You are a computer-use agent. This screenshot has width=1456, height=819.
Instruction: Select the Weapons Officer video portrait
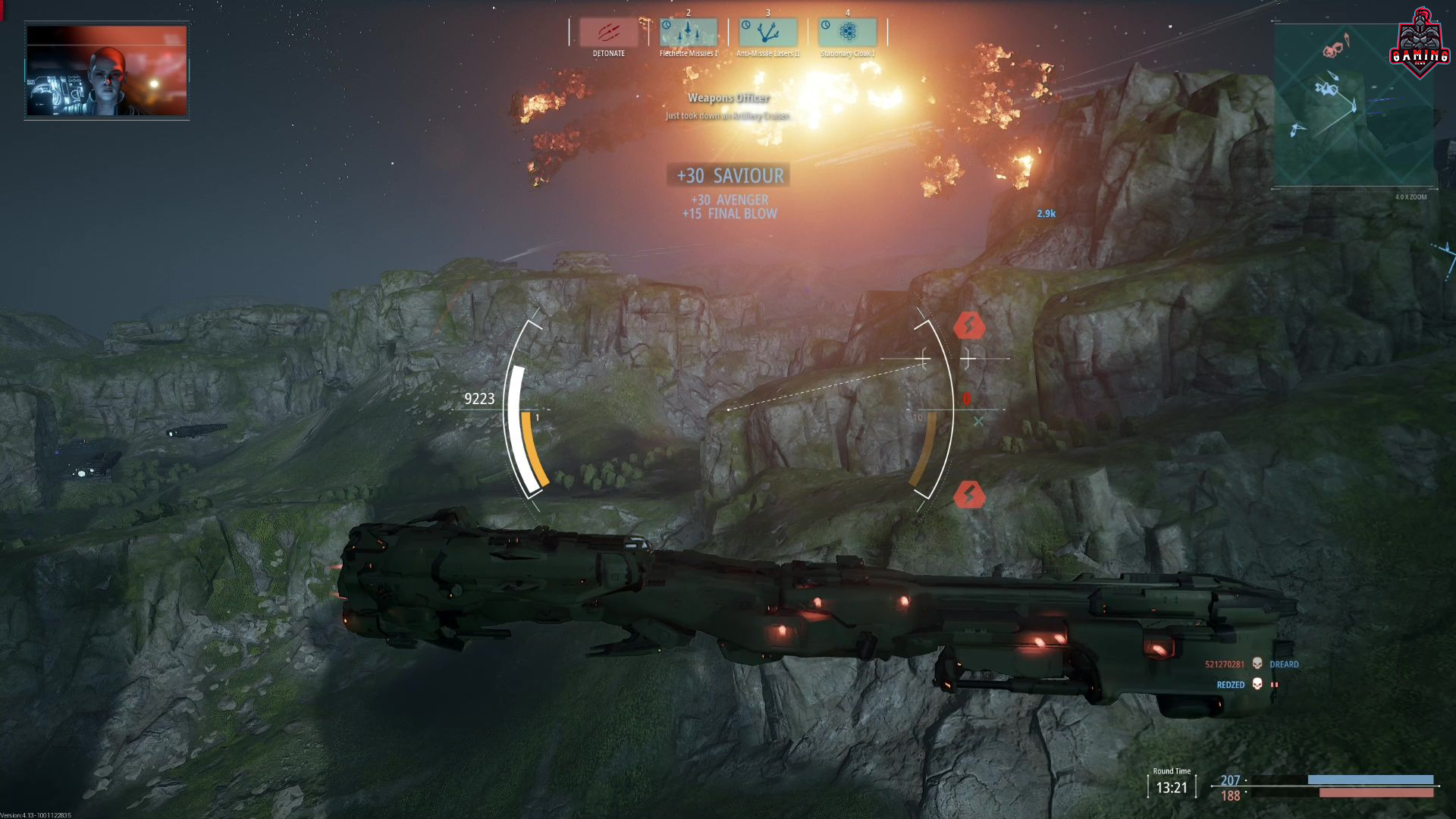point(107,71)
